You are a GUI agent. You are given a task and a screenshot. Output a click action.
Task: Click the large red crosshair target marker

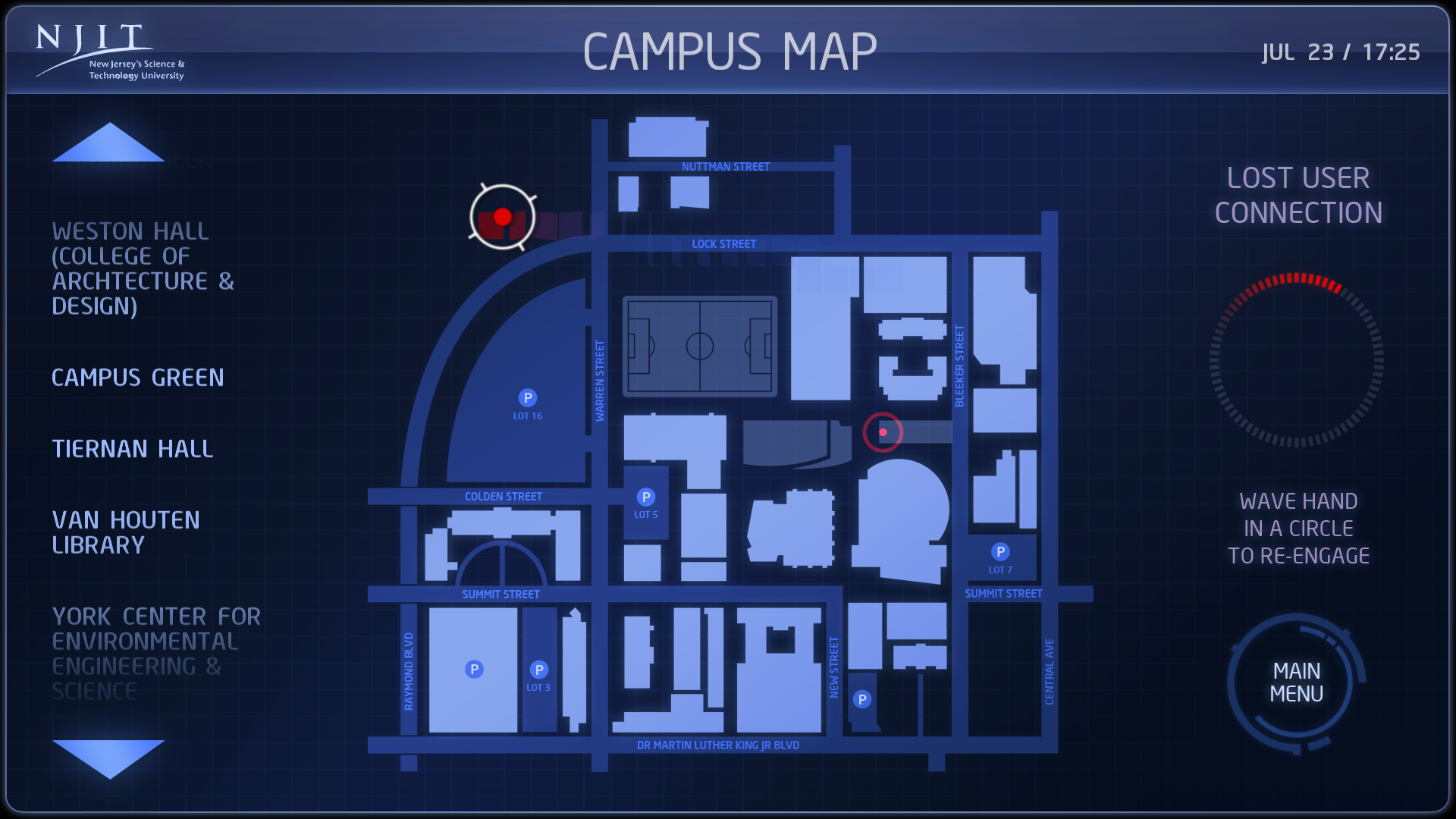click(502, 218)
